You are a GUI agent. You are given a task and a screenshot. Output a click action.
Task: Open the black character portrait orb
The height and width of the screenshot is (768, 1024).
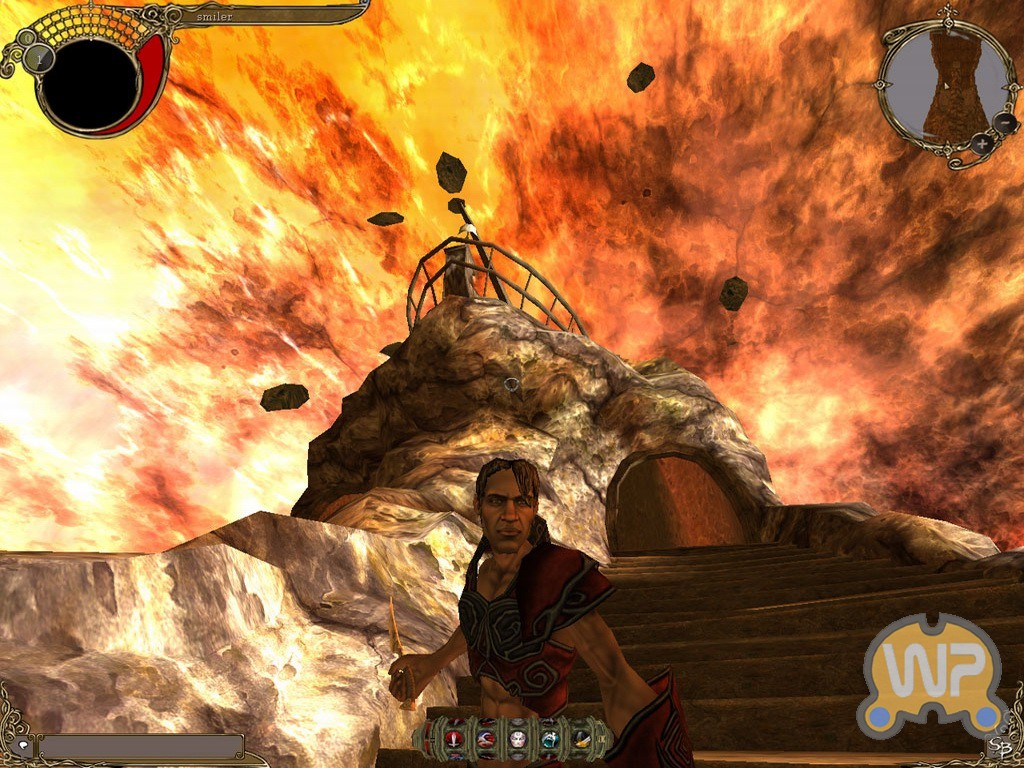tap(89, 84)
